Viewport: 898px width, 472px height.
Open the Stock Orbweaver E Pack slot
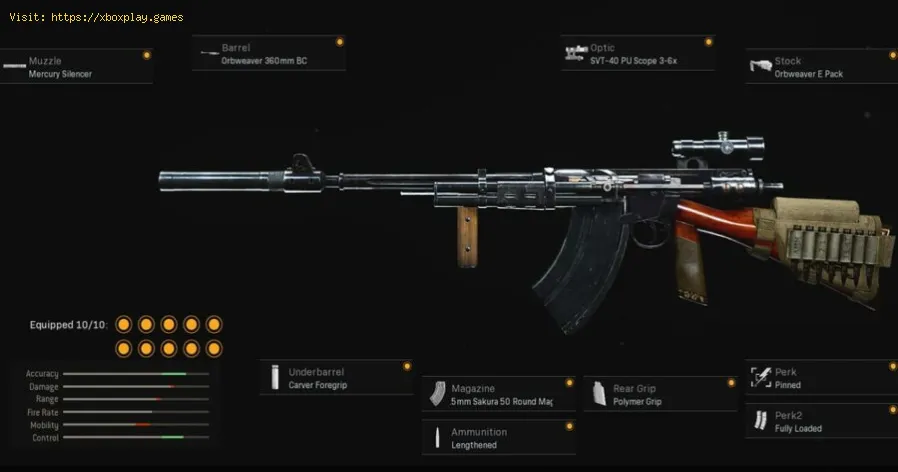820,67
